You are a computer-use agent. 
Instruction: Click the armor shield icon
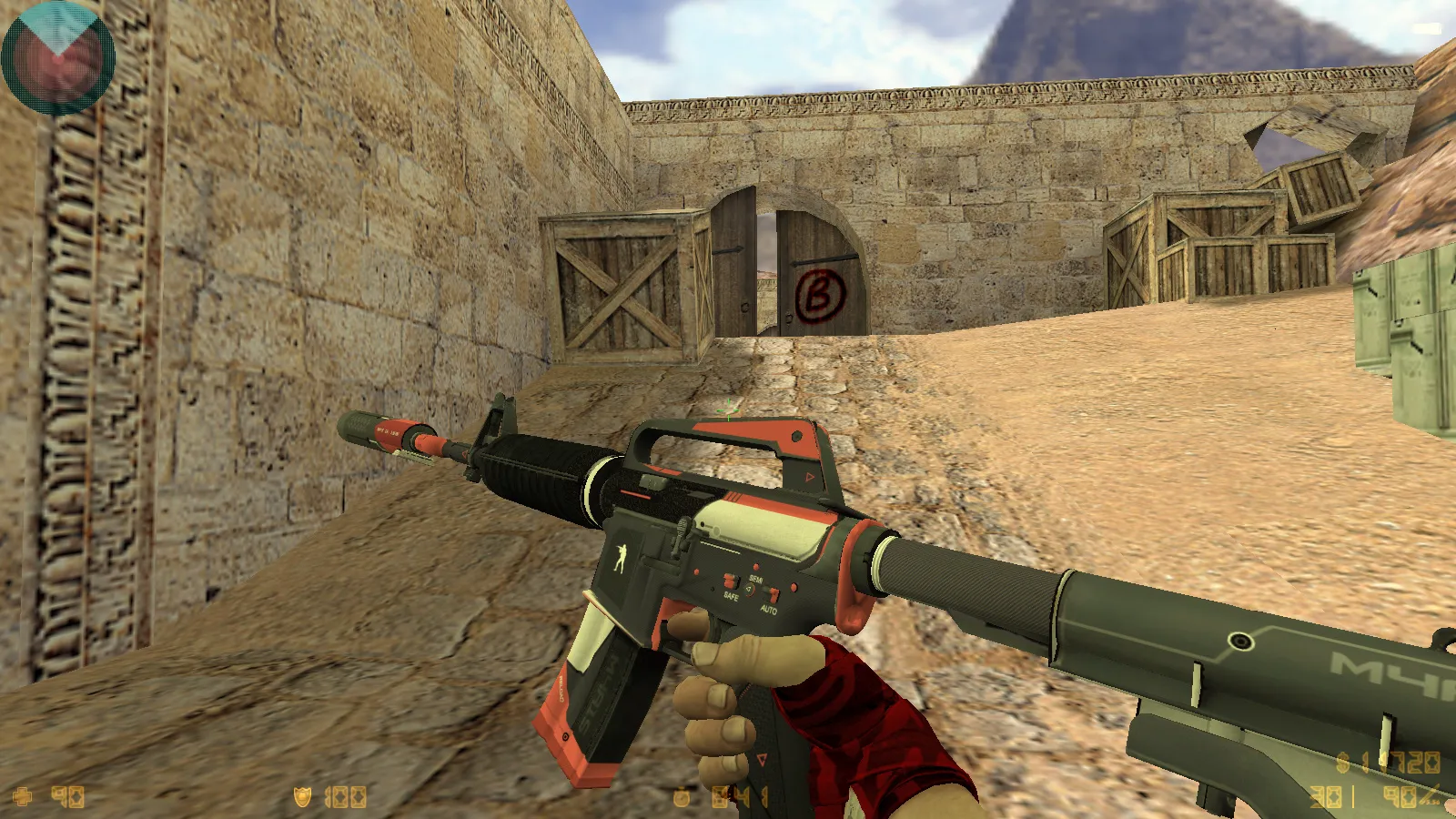pyautogui.click(x=303, y=798)
